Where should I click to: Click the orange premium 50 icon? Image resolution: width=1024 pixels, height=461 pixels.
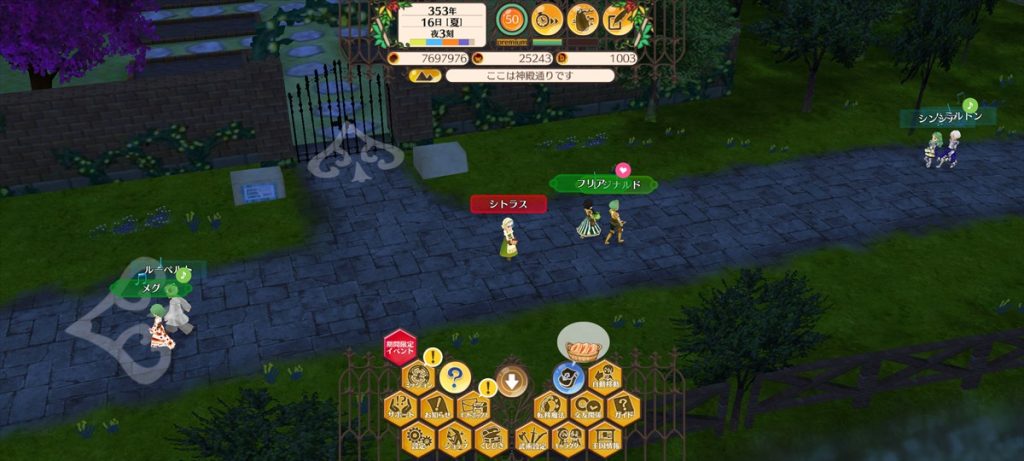(511, 19)
